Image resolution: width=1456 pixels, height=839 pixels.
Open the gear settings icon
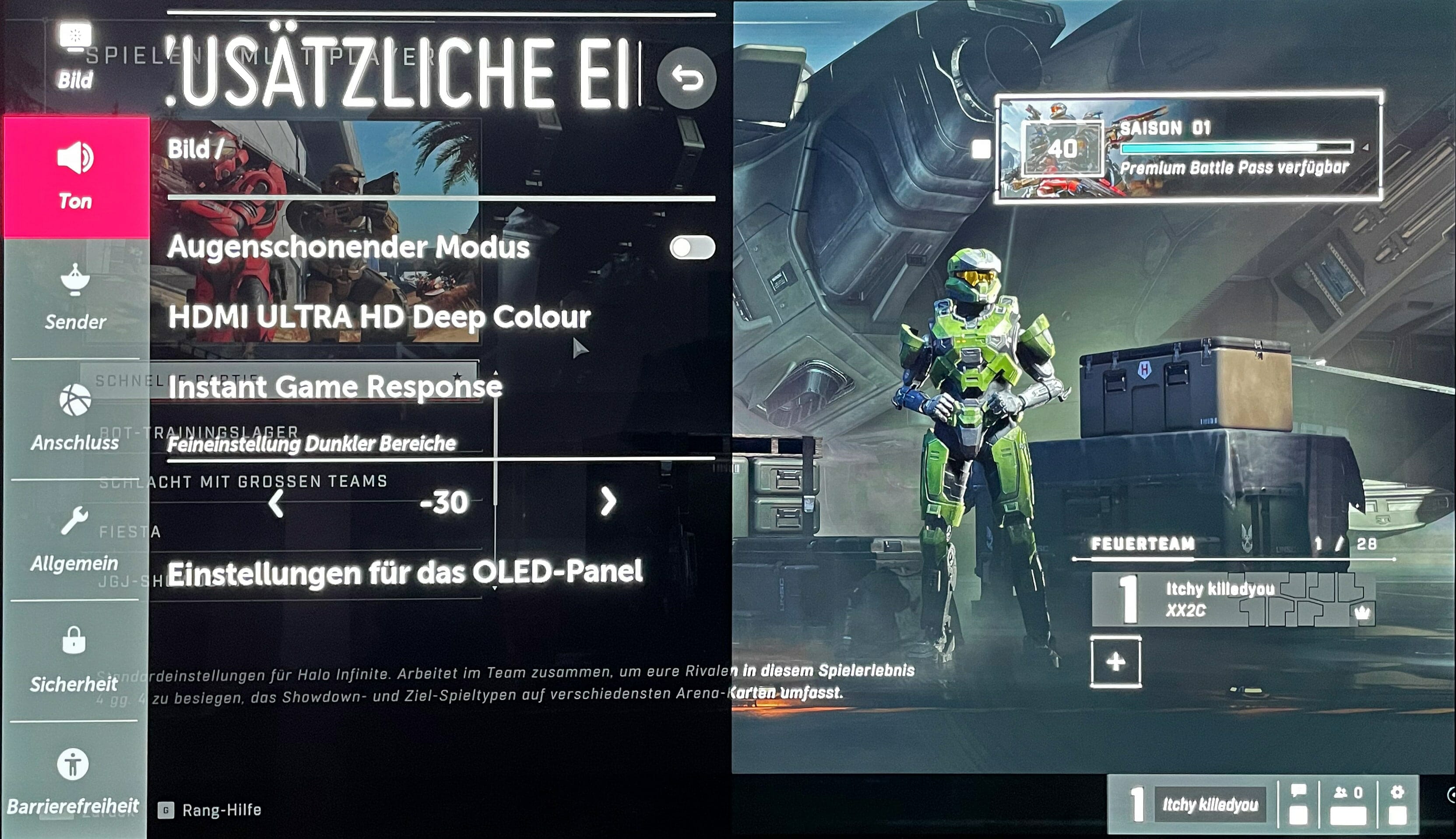click(x=1397, y=804)
